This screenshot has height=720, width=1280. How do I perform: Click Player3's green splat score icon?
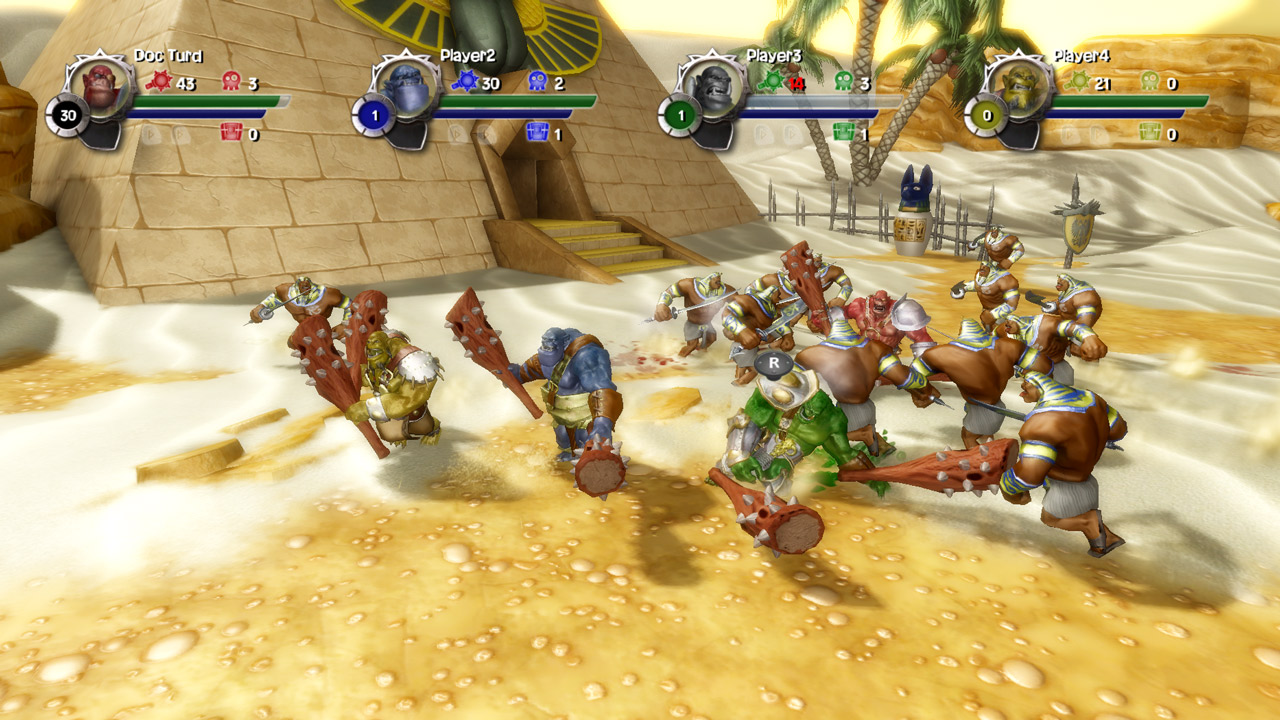click(771, 82)
